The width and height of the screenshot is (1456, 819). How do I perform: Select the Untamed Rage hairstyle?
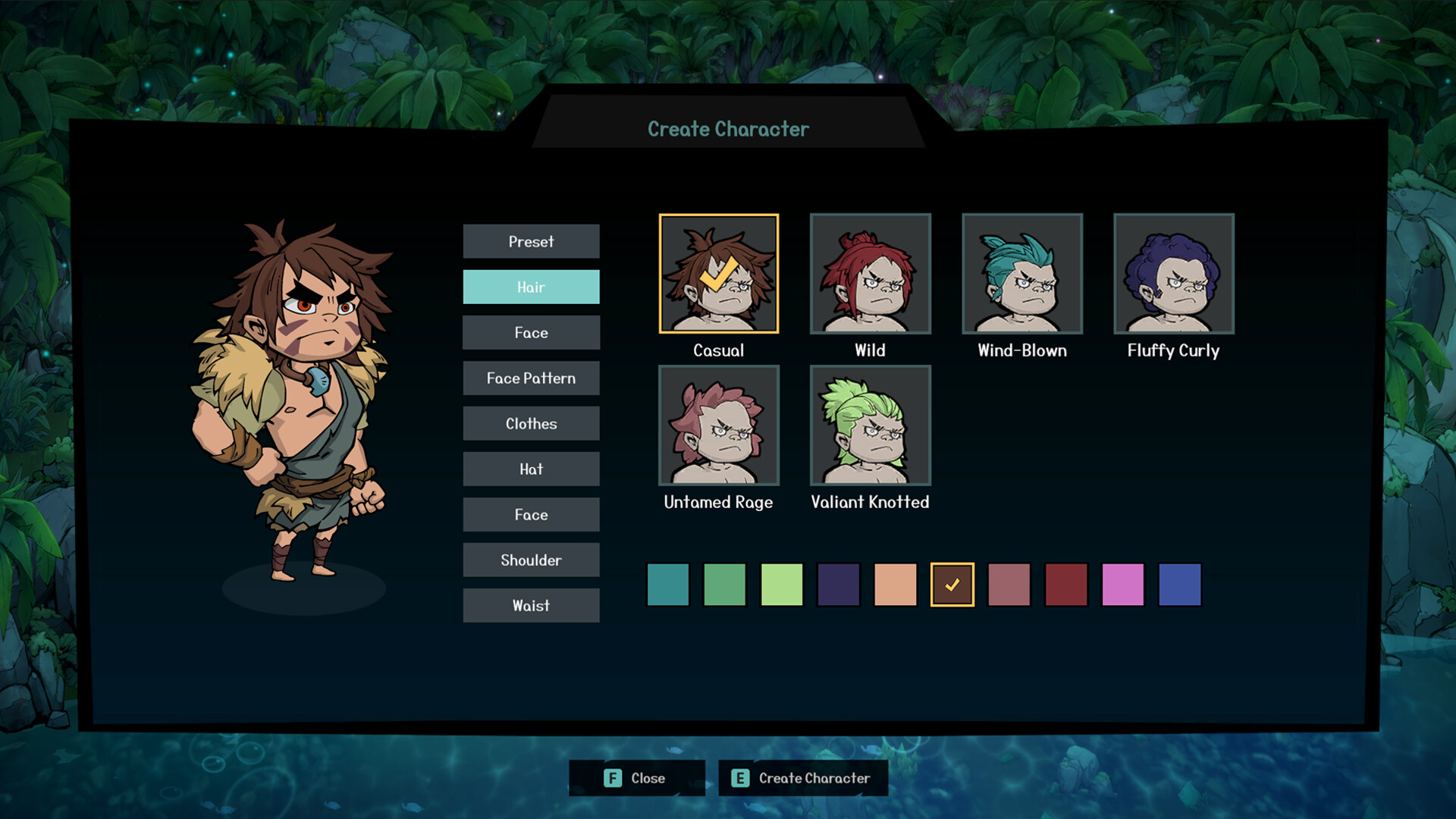(x=718, y=426)
